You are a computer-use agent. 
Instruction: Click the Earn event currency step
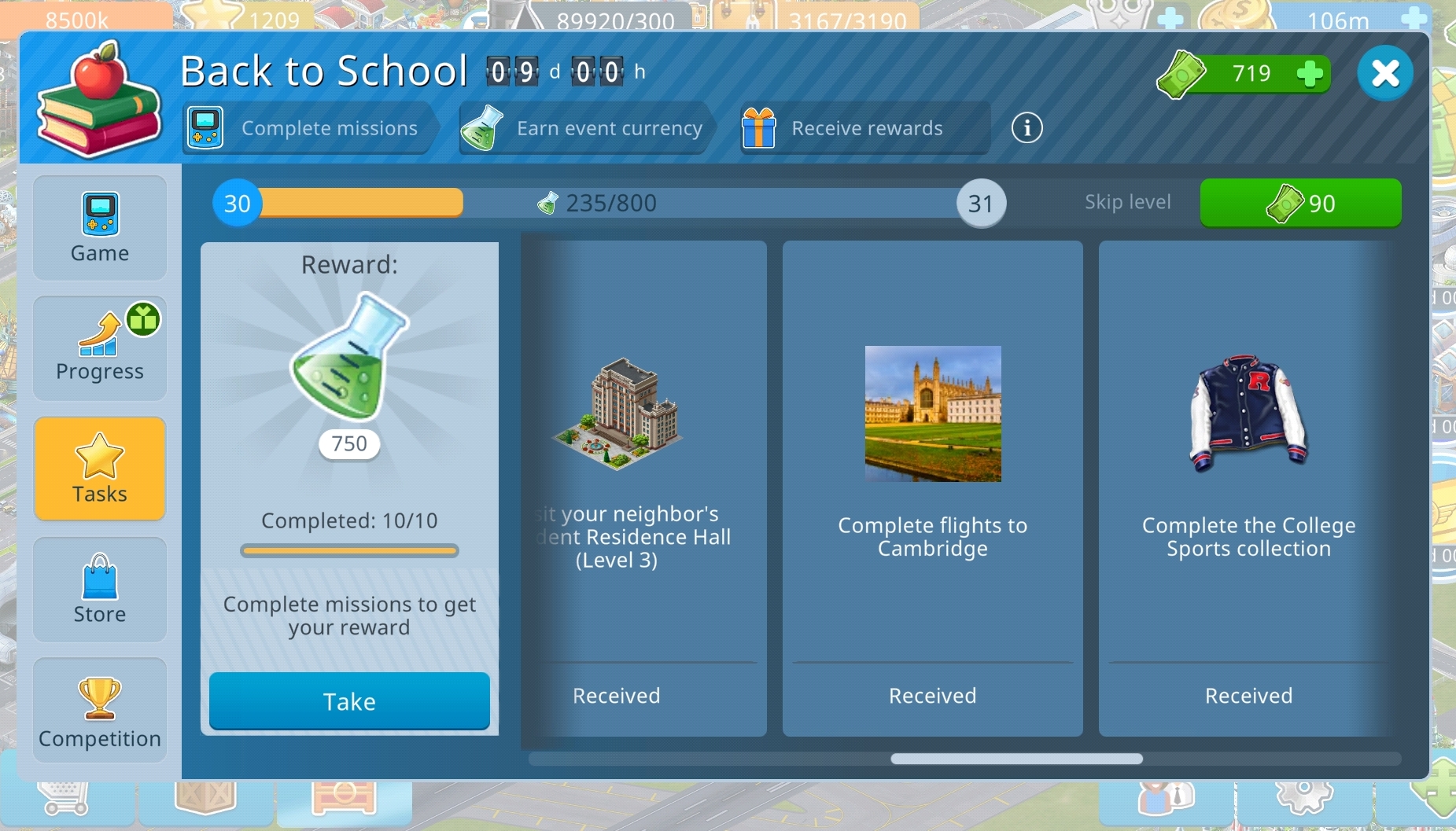[585, 128]
